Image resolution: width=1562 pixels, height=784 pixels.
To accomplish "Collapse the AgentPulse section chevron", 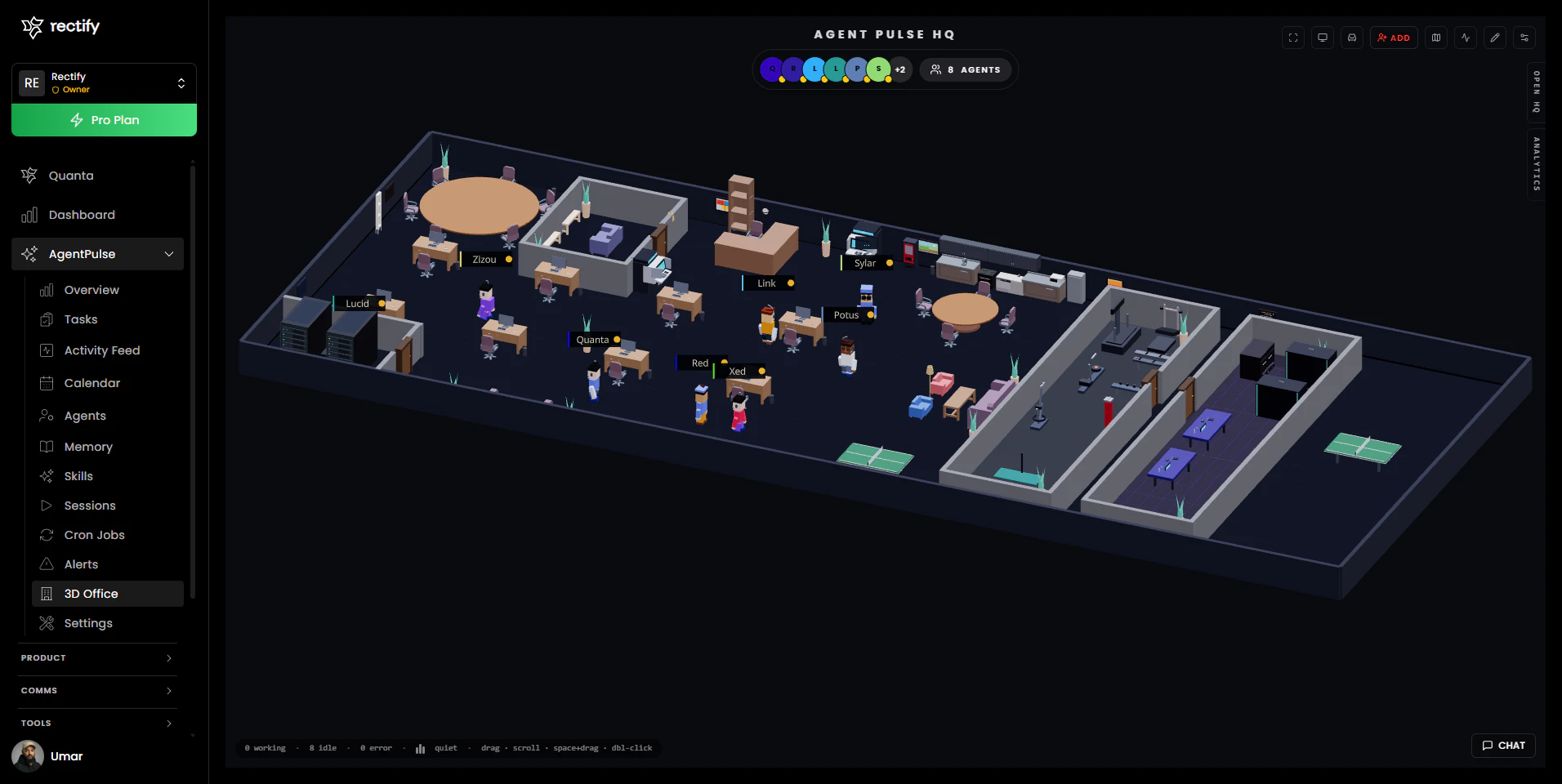I will [169, 254].
